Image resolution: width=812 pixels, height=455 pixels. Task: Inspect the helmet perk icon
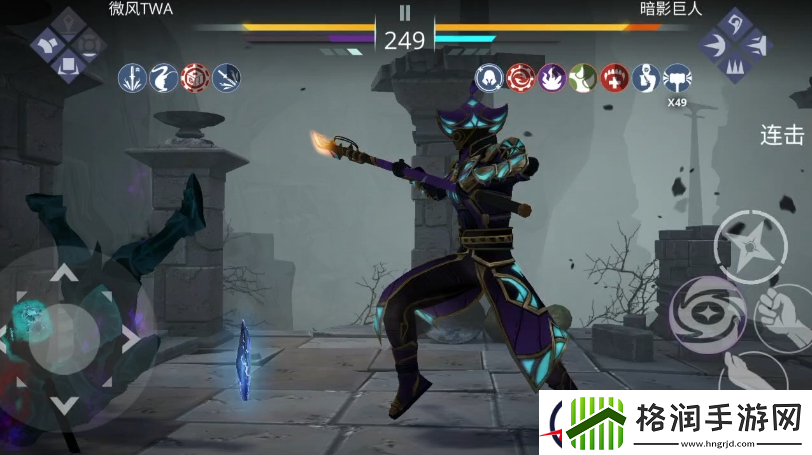(x=489, y=77)
